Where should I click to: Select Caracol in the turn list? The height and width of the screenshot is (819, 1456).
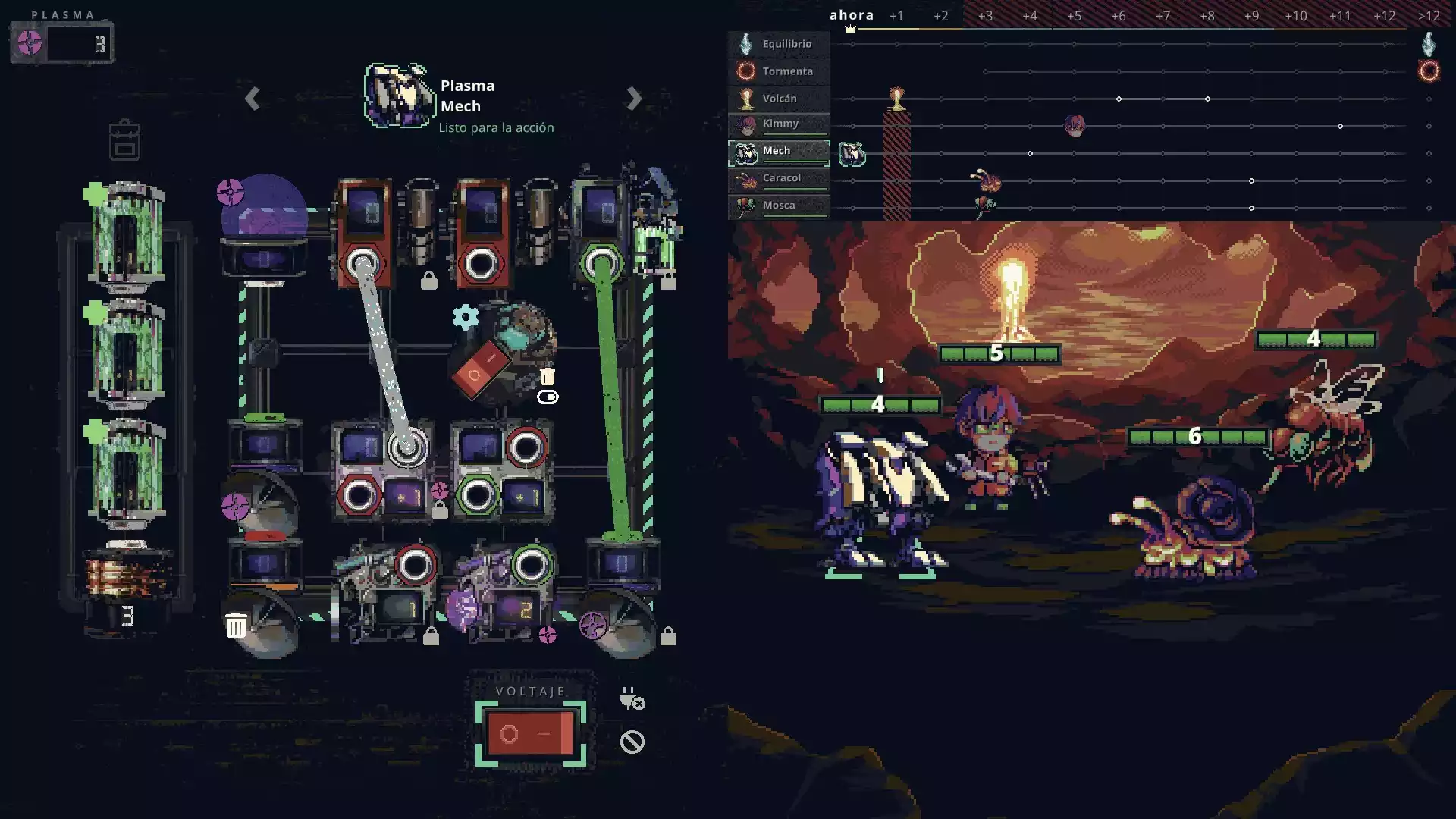(779, 178)
